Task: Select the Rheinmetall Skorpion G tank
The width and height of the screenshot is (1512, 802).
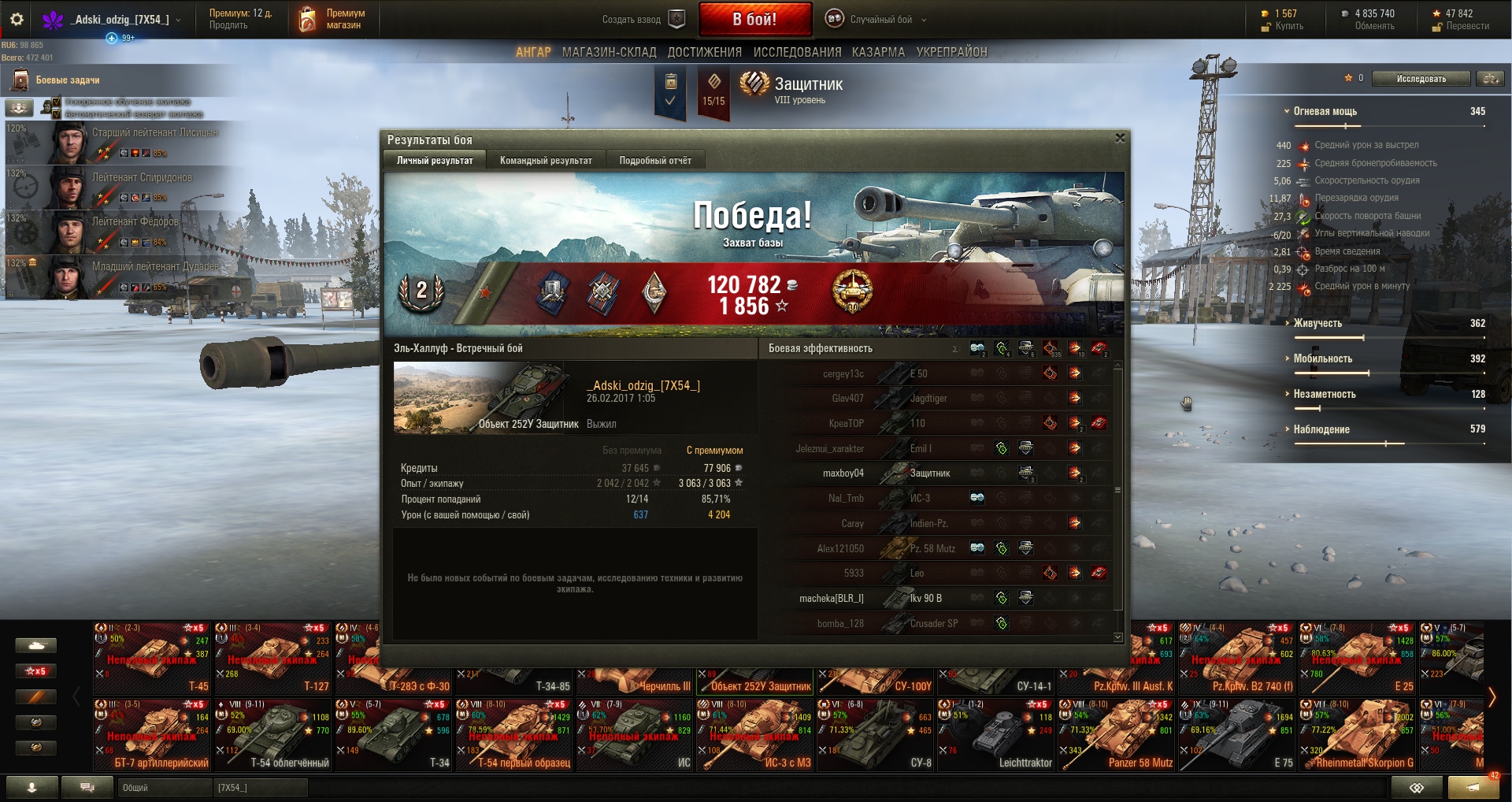Action: 1358,734
